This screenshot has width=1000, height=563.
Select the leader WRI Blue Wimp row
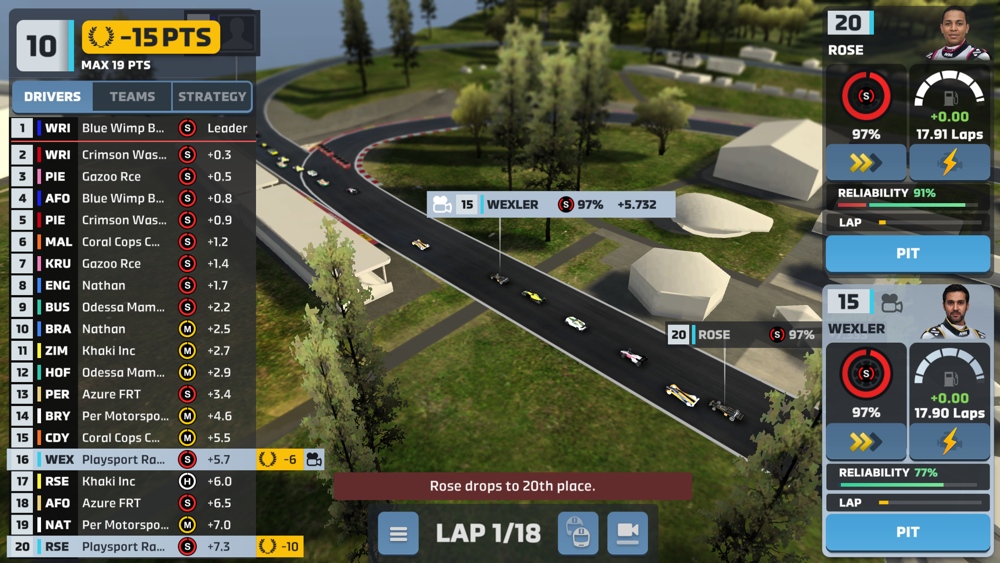coord(130,128)
